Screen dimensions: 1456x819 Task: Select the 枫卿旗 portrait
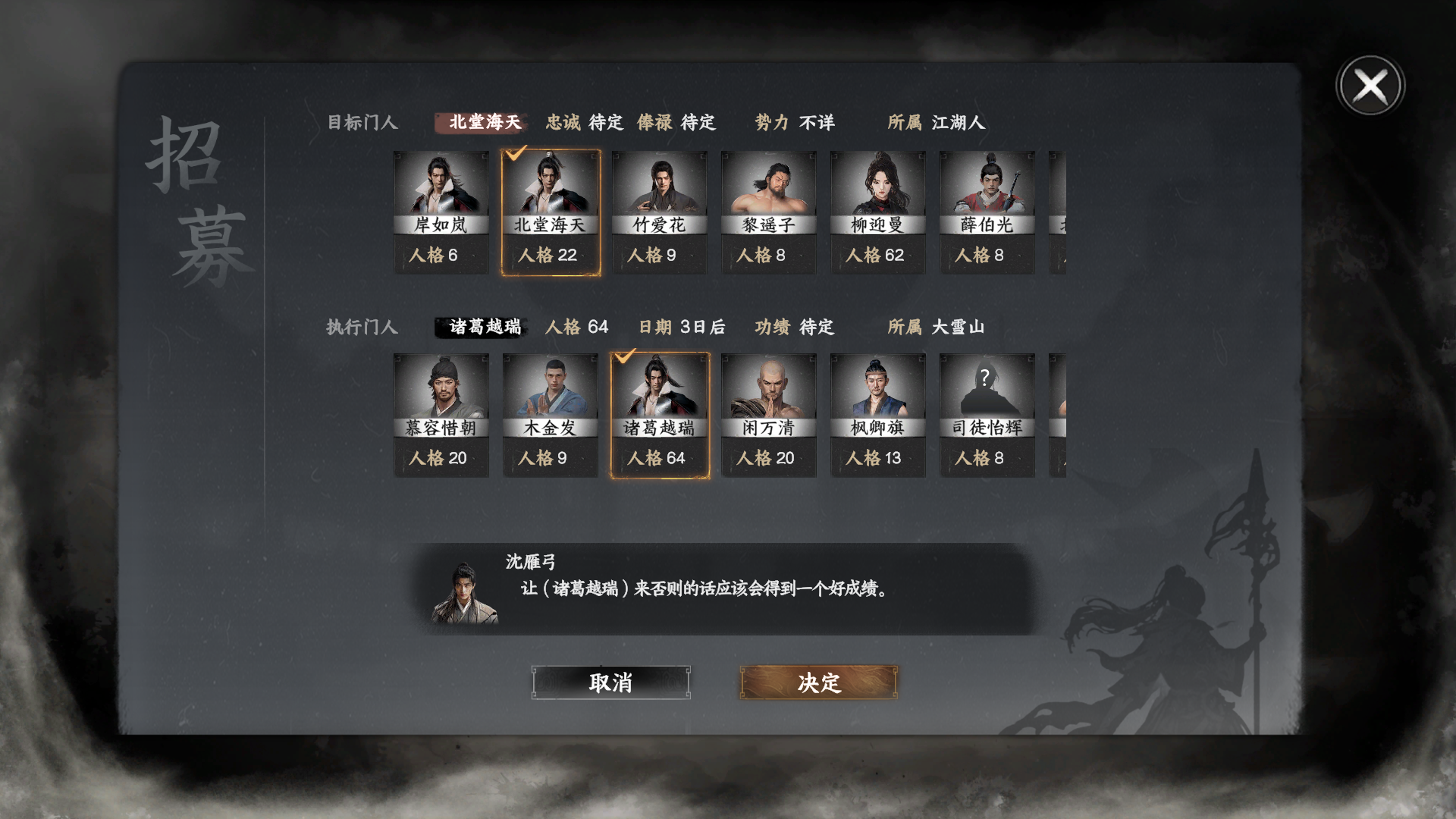[x=878, y=388]
